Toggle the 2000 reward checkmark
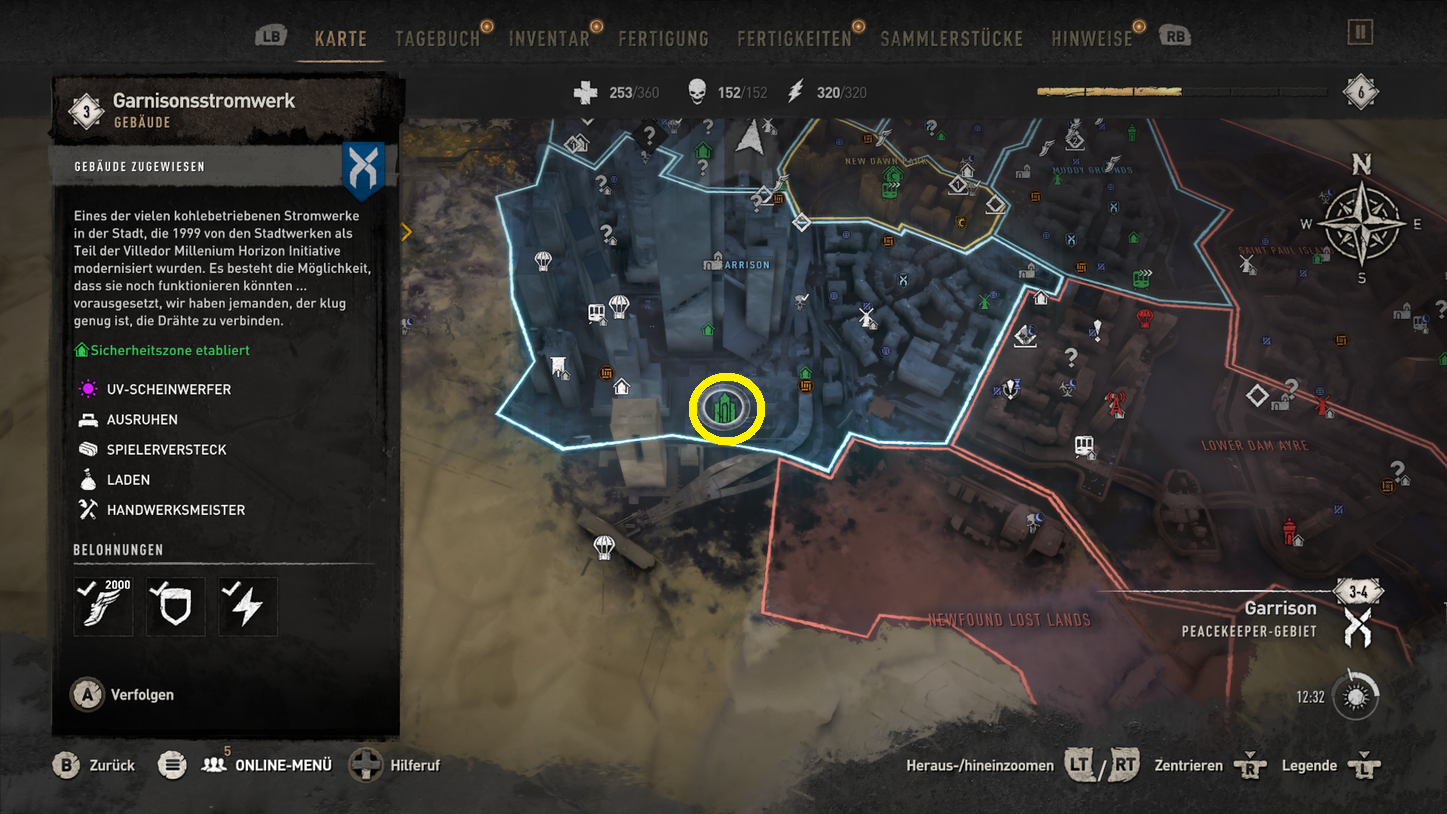The height and width of the screenshot is (814, 1447). 103,606
